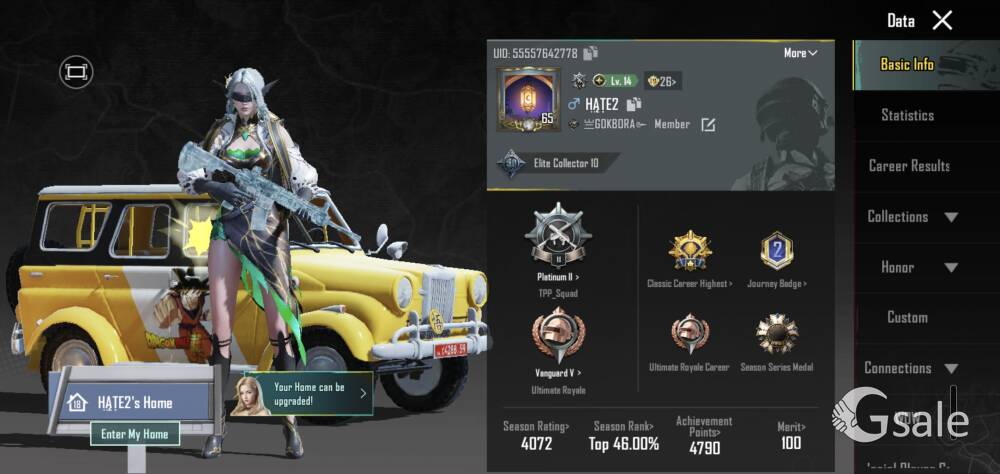Open the Statistics tab

click(907, 115)
